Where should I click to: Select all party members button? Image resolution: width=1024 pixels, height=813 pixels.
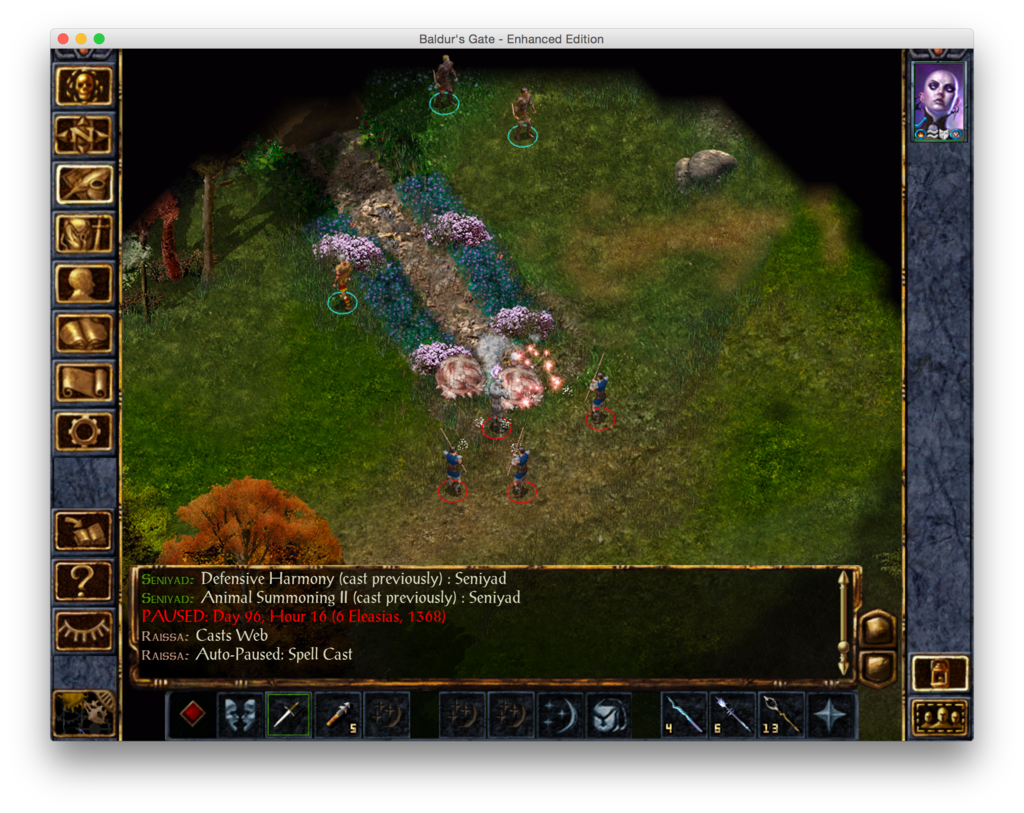(x=940, y=716)
